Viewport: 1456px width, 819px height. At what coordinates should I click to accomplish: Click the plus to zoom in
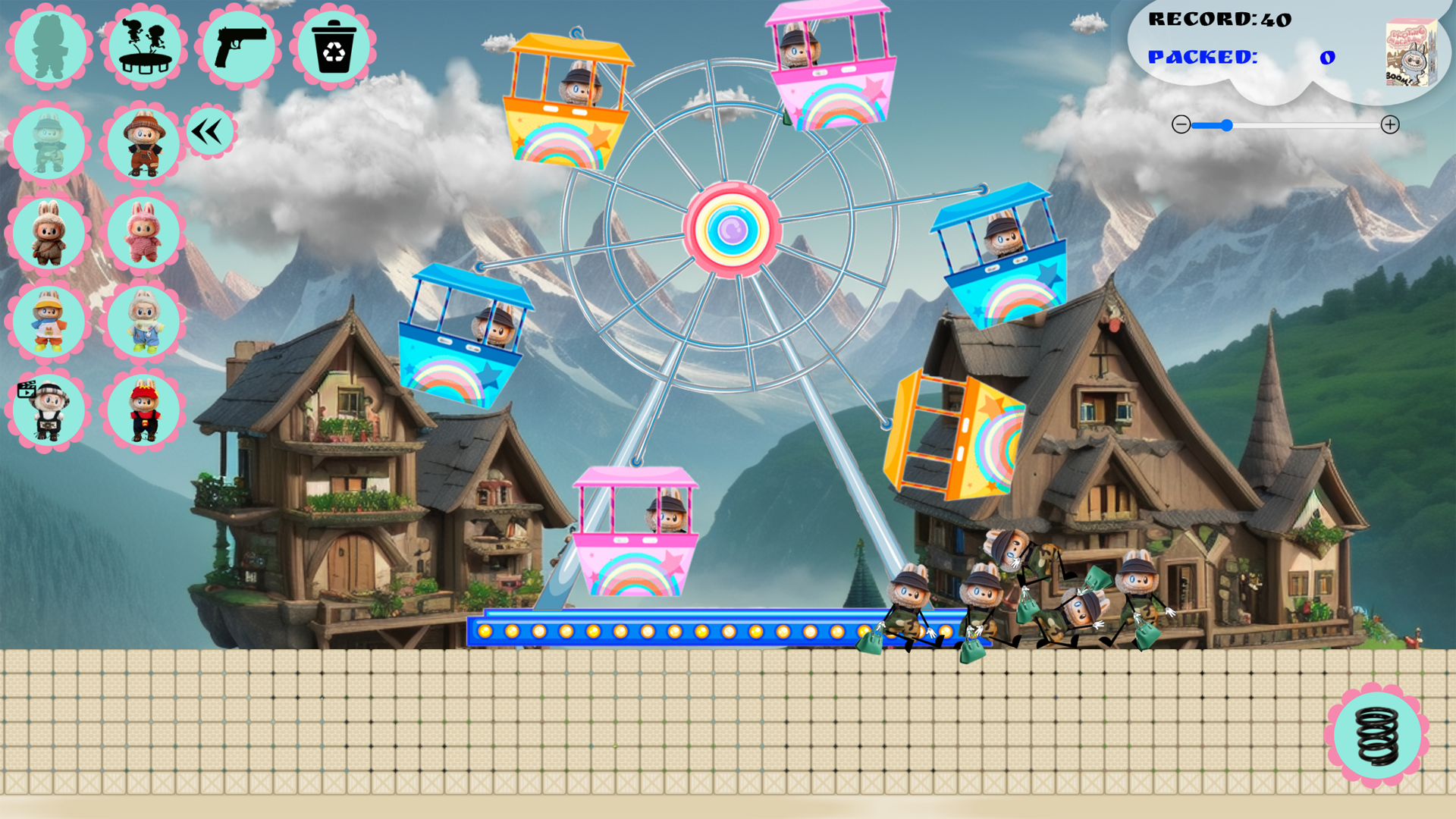point(1391,125)
